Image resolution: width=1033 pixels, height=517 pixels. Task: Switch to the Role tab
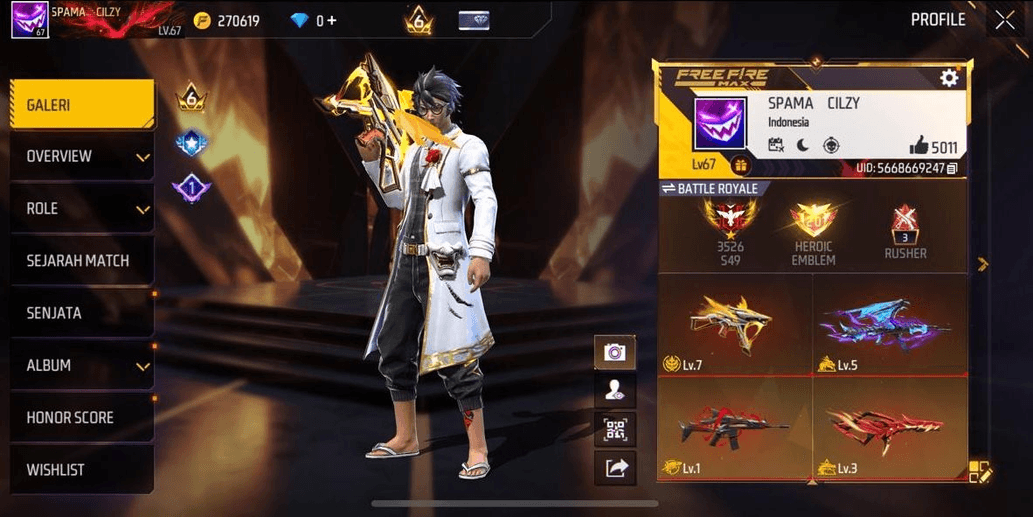click(x=80, y=209)
